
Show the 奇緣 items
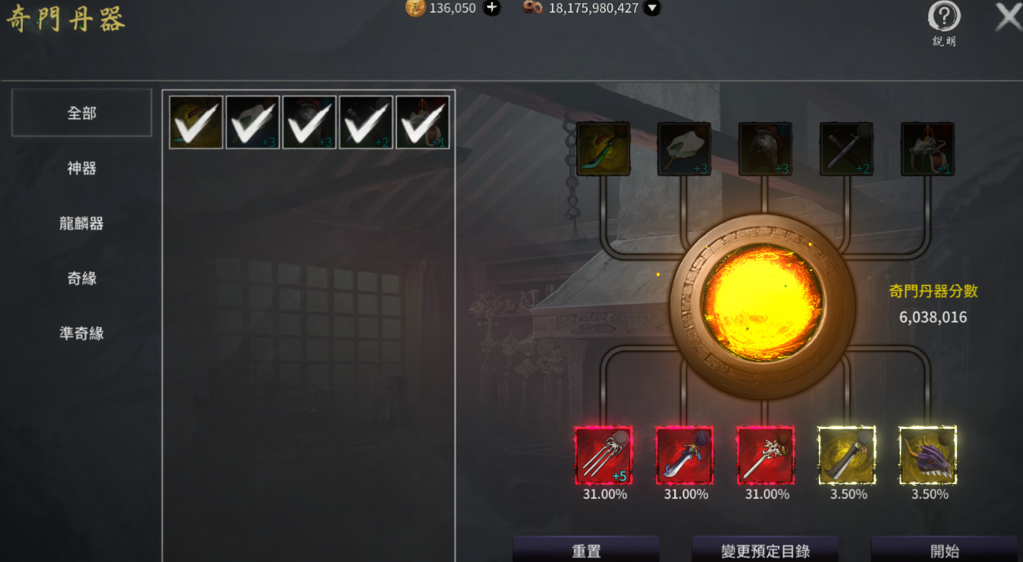[81, 278]
